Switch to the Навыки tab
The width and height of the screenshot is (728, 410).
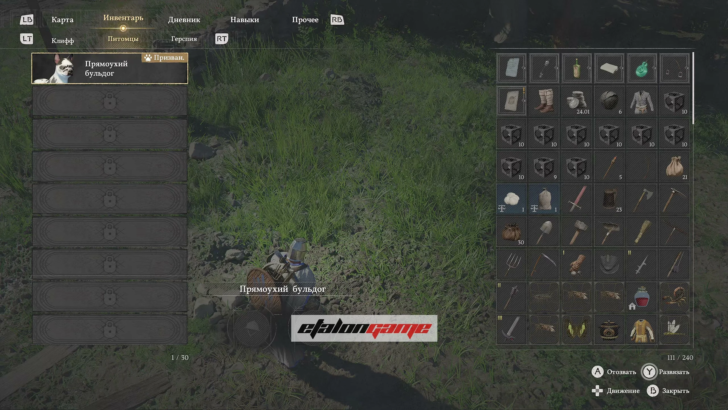tap(244, 20)
